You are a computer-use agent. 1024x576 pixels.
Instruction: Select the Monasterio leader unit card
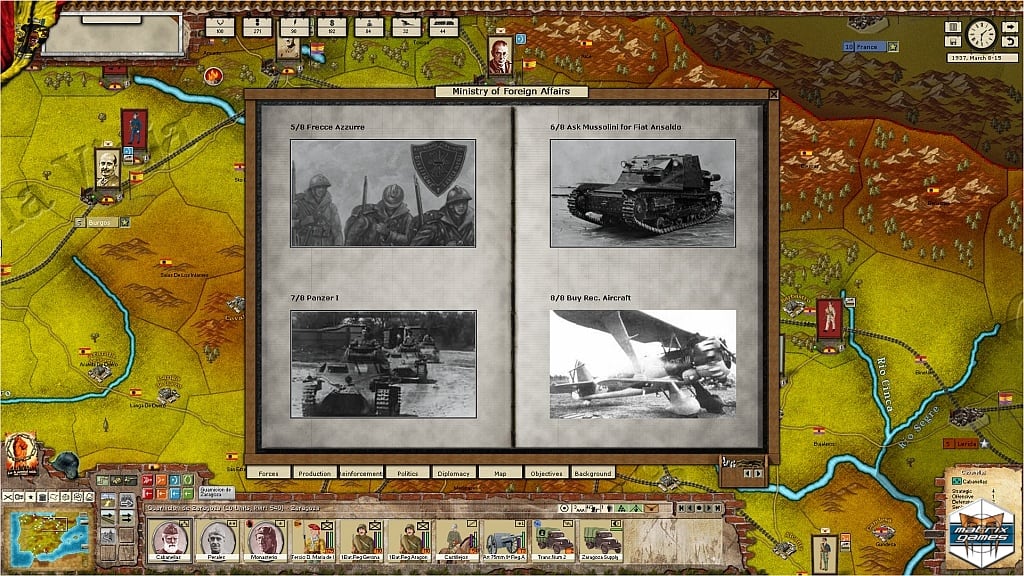pyautogui.click(x=265, y=540)
